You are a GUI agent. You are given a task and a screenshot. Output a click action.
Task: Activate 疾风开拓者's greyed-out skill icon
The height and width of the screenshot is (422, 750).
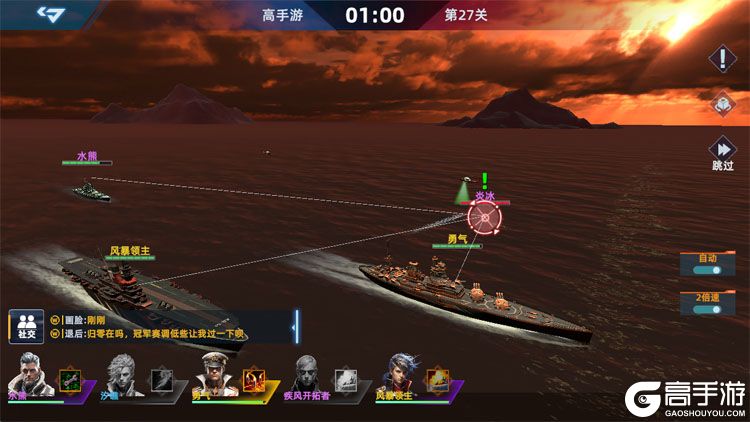click(x=346, y=379)
